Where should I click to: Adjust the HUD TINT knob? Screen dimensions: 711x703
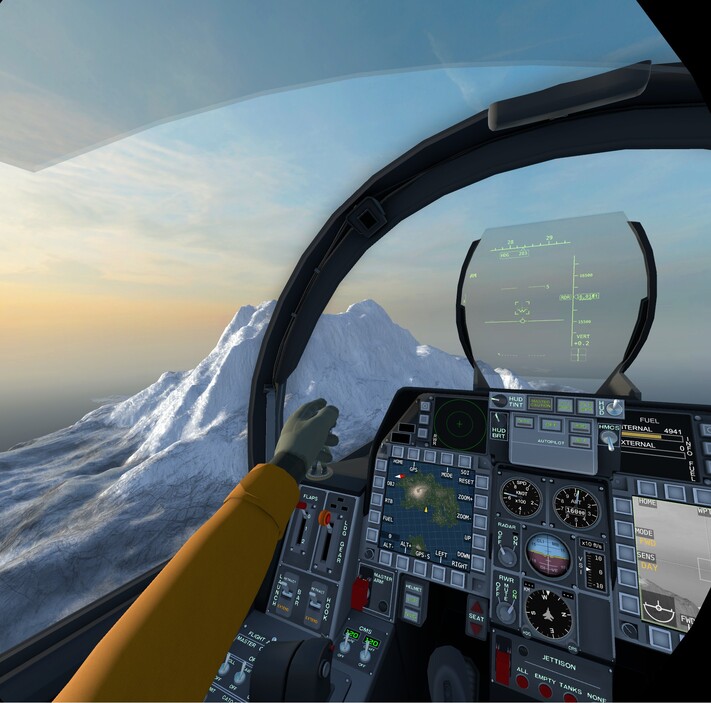498,403
